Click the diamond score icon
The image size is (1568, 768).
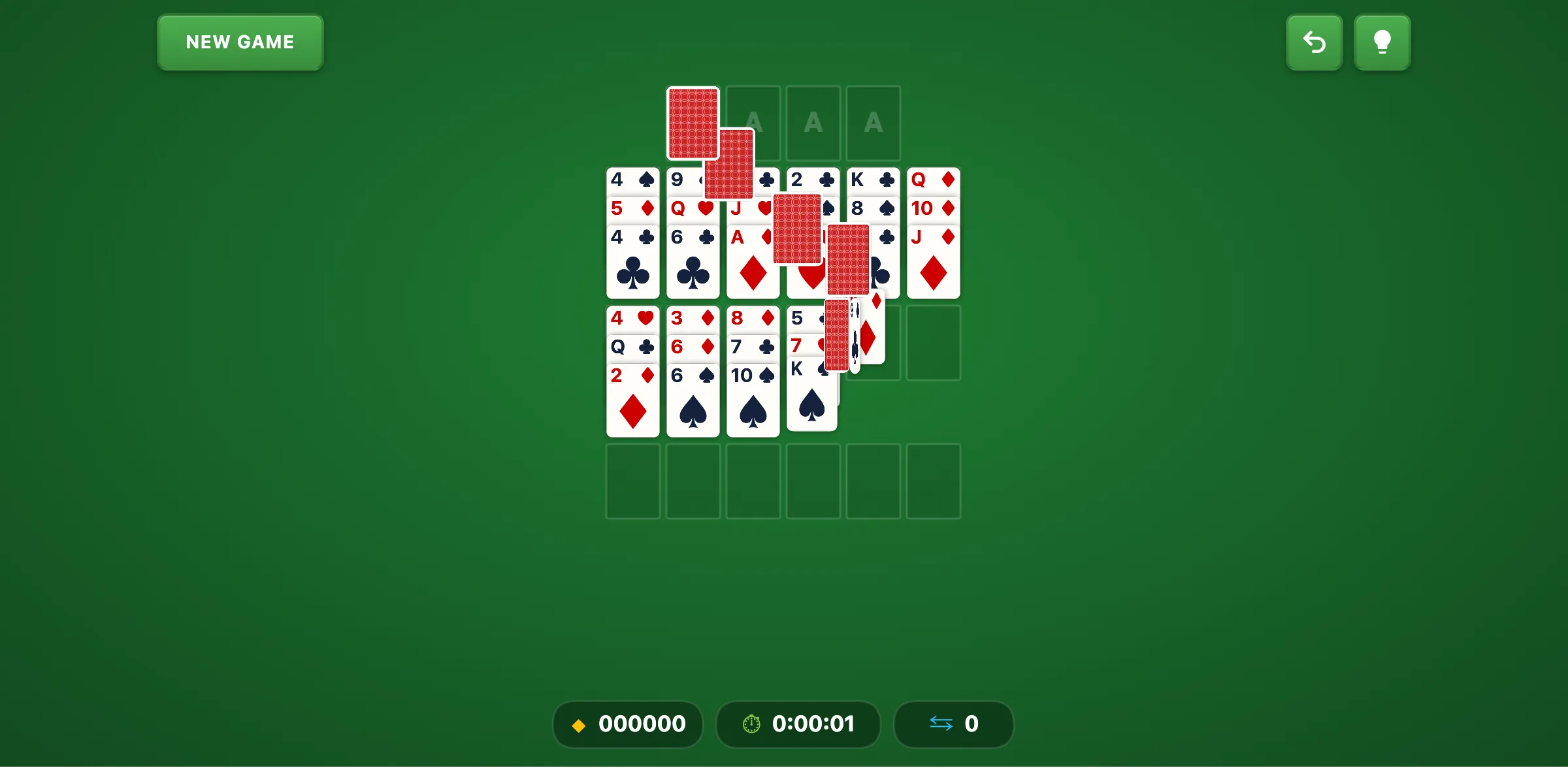point(579,725)
